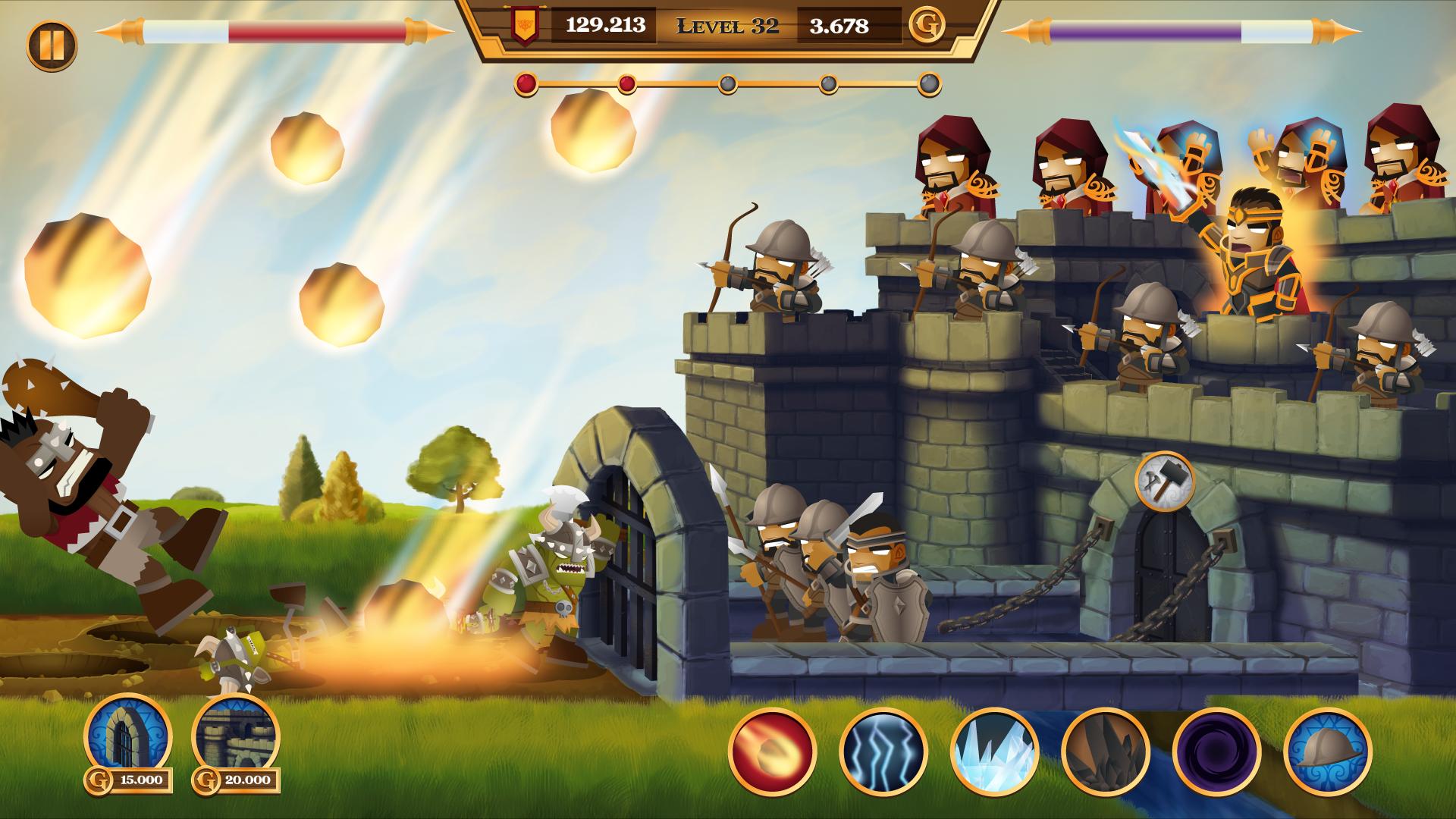
Task: Activate the lightning bolt spell
Action: pyautogui.click(x=883, y=752)
